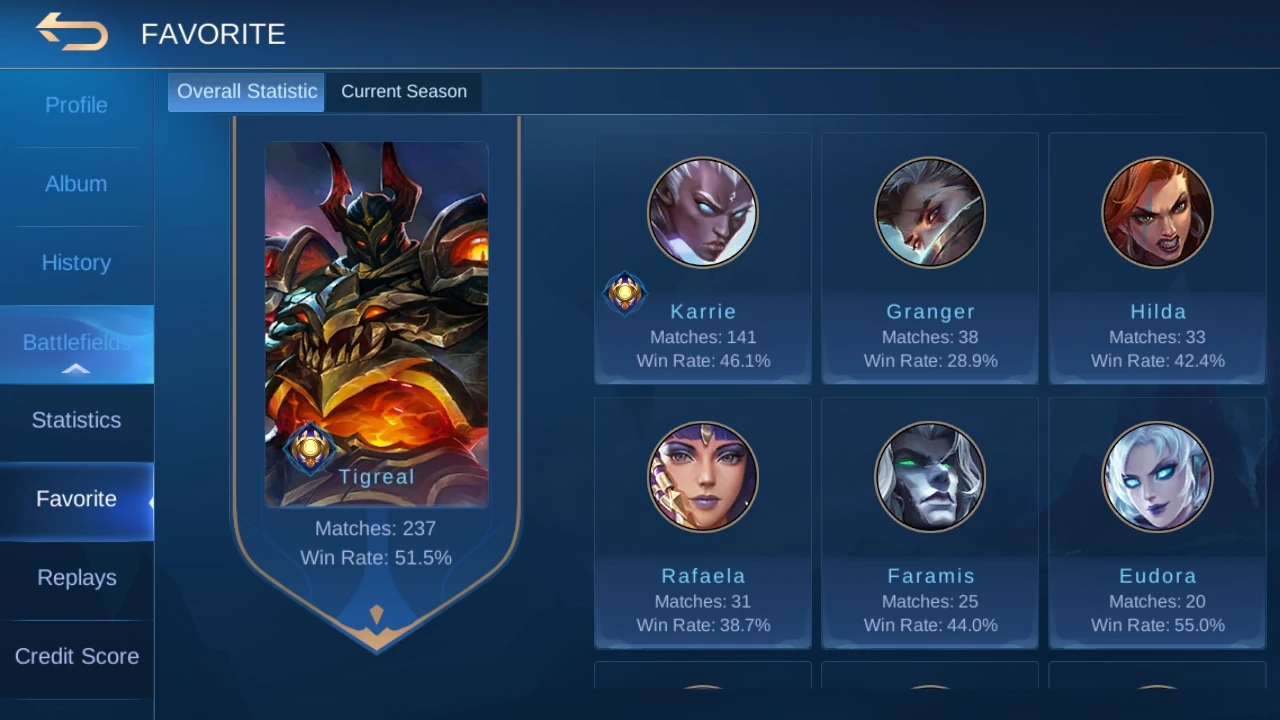Select Granger's hero portrait
Screen dimensions: 1280x720
tap(930, 213)
